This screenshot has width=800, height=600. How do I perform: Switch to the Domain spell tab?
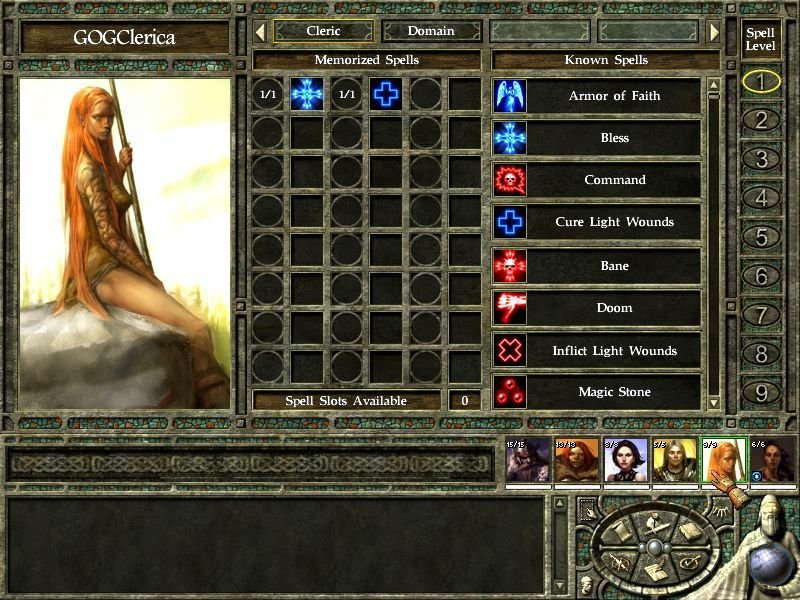[431, 31]
